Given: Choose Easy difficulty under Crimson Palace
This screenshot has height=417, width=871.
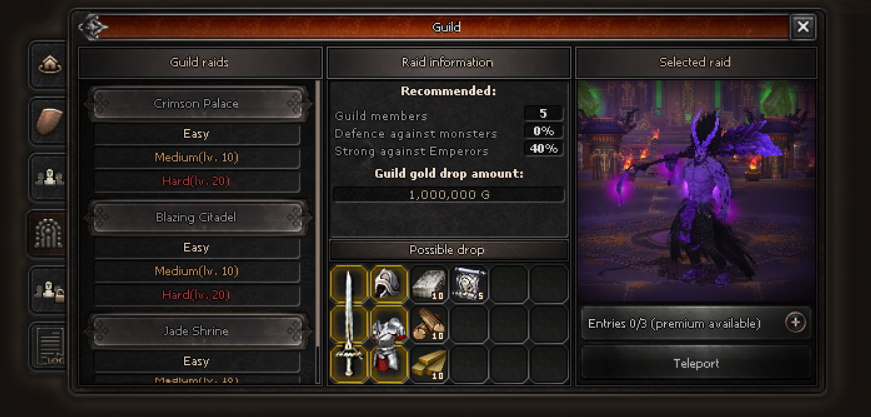Looking at the screenshot, I should tap(196, 134).
